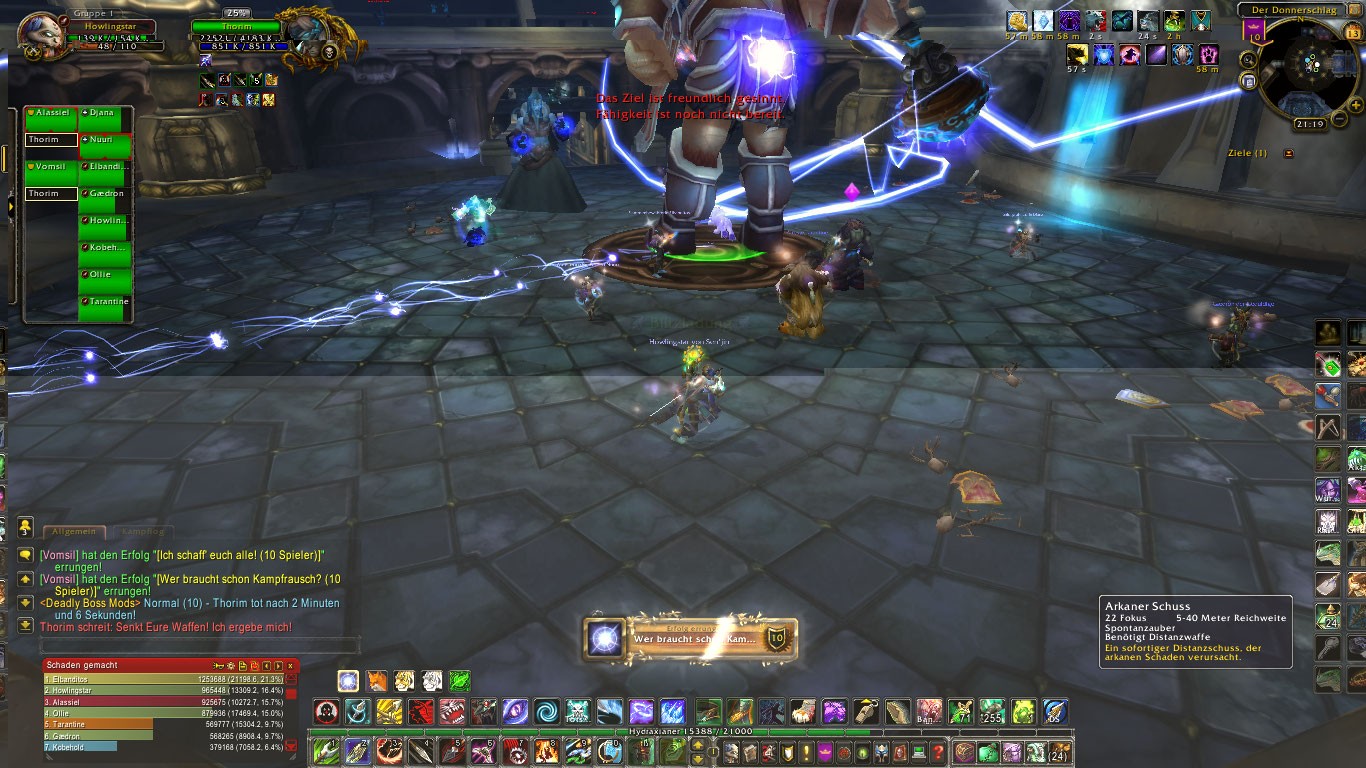Close the Schaden gemacht damage meter window
This screenshot has height=768, width=1366.
tap(291, 665)
